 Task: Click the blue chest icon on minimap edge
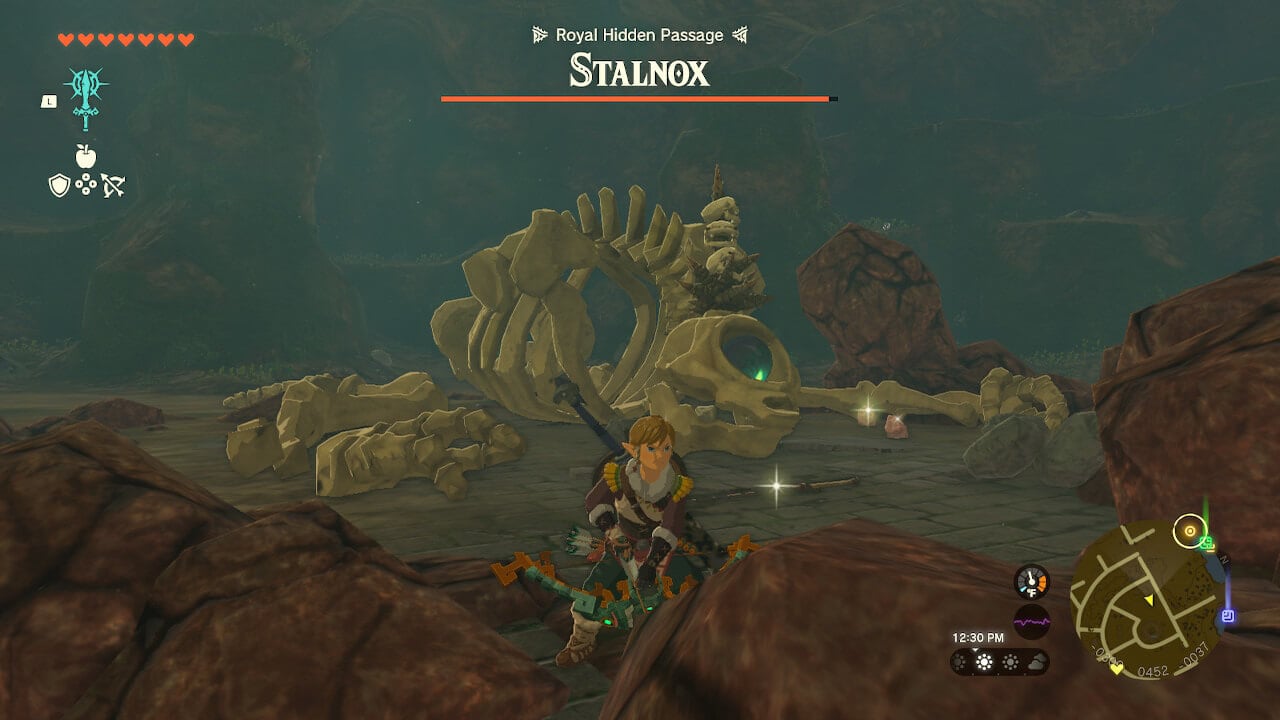(1229, 615)
